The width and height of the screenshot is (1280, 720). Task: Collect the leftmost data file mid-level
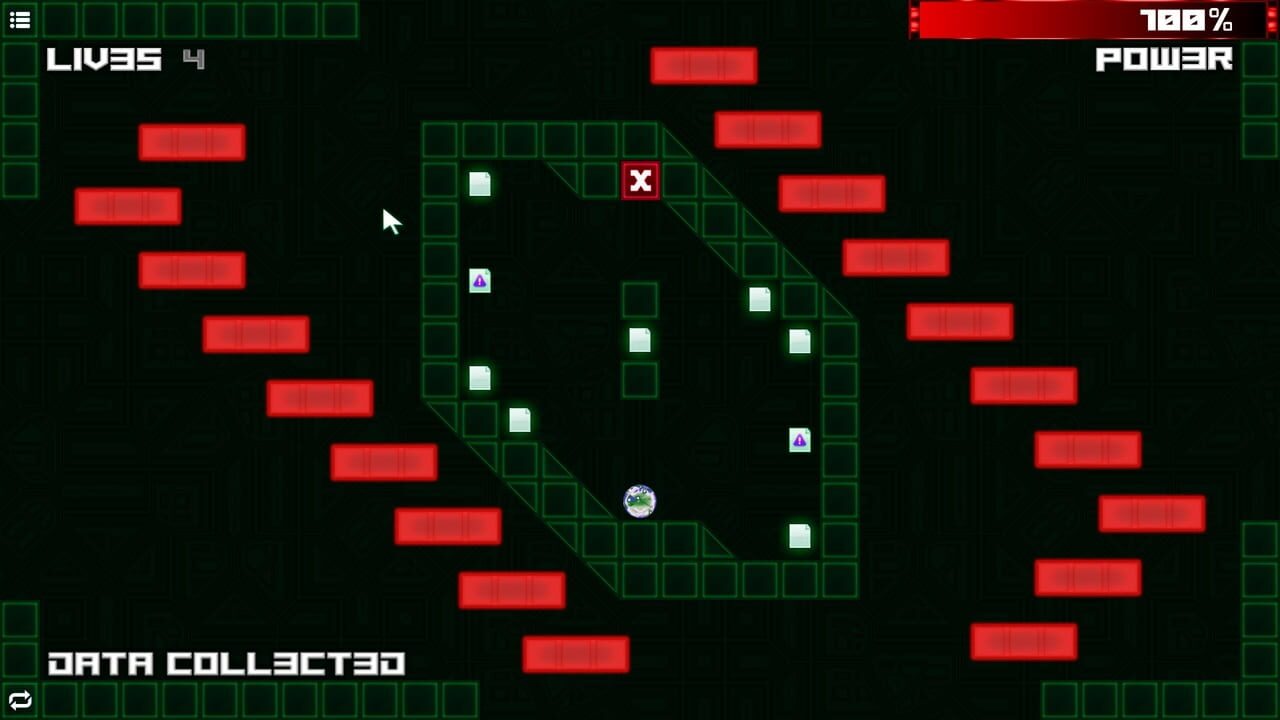tap(478, 378)
